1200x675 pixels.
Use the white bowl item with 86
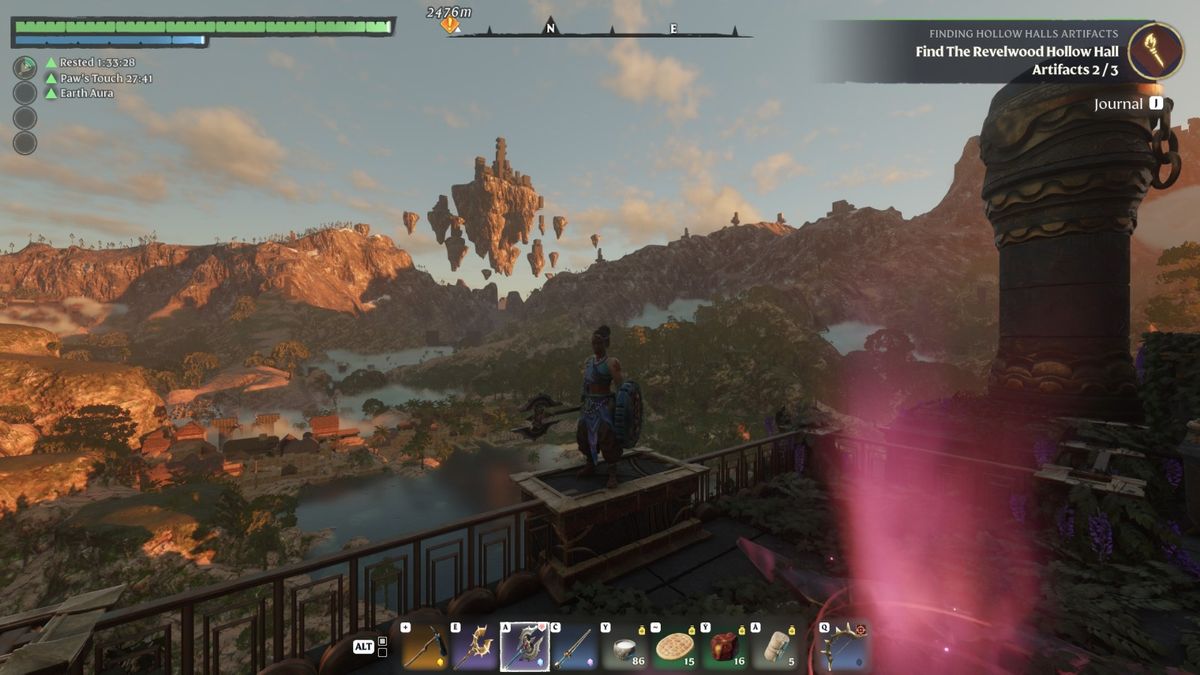(626, 647)
